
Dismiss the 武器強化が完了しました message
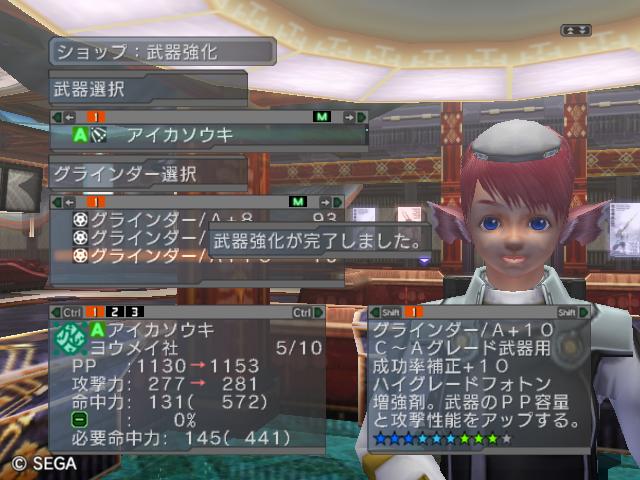(318, 241)
